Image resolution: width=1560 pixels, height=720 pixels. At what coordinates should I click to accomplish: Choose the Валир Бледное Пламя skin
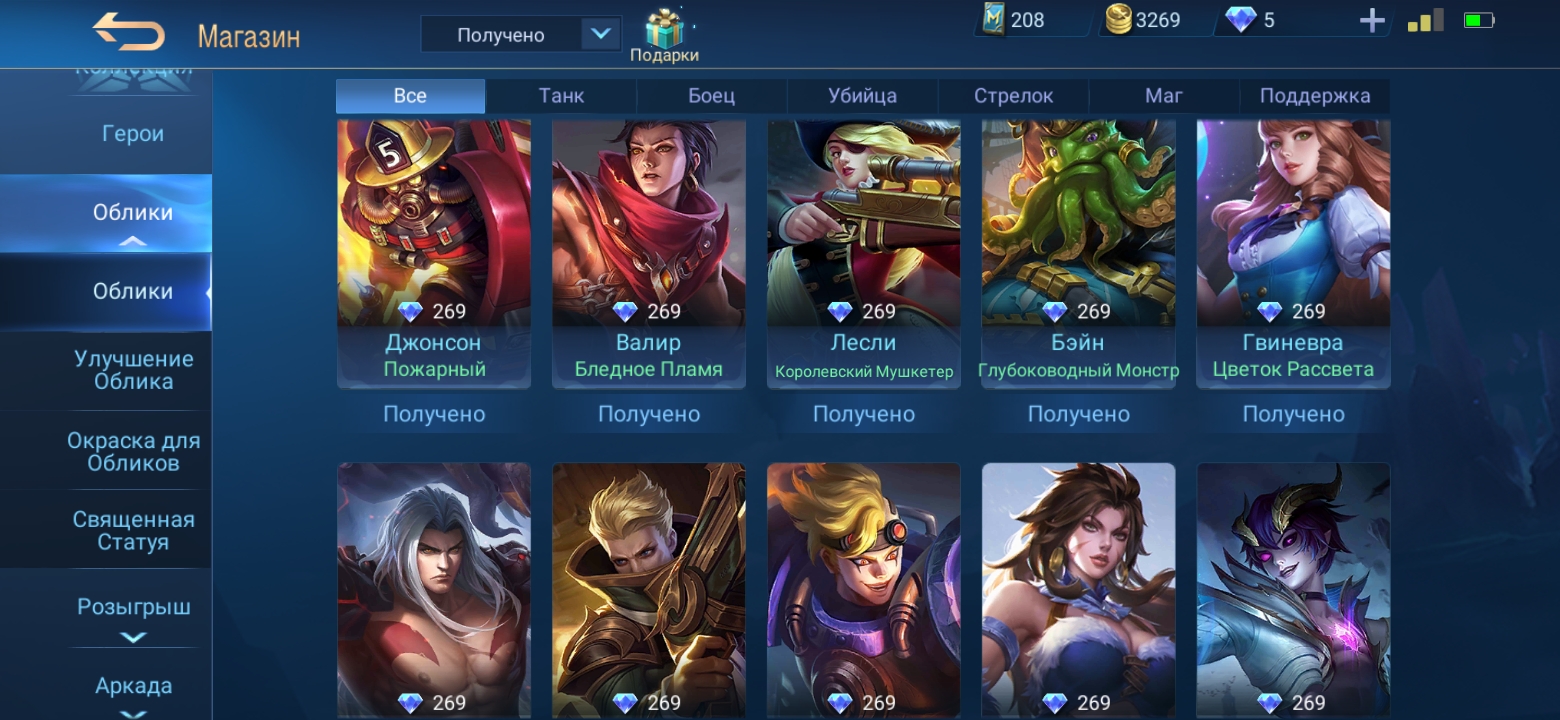click(x=648, y=250)
